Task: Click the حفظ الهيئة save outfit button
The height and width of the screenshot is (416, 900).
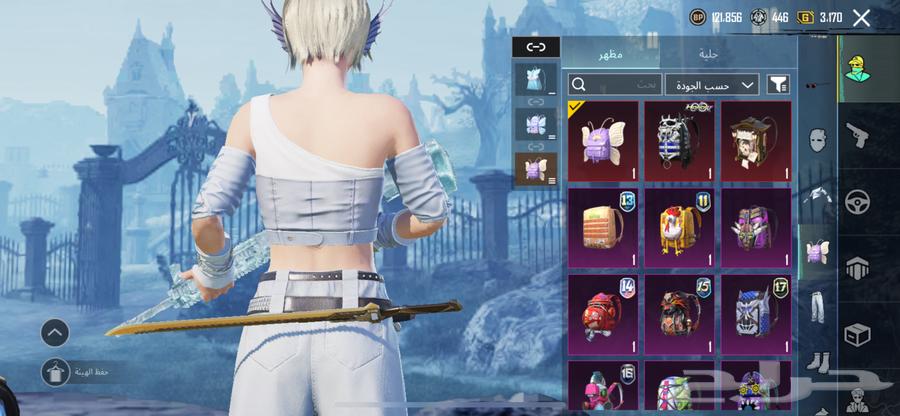Action: pos(56,373)
